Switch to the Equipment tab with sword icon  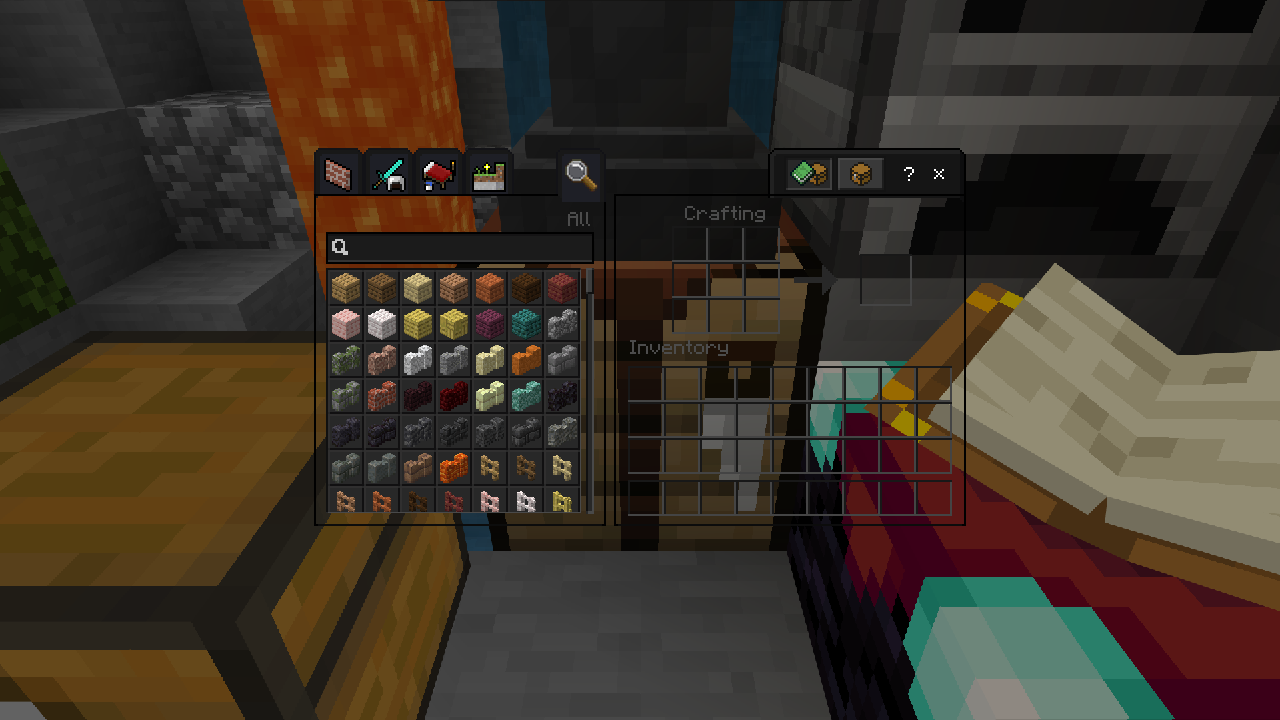pyautogui.click(x=388, y=174)
